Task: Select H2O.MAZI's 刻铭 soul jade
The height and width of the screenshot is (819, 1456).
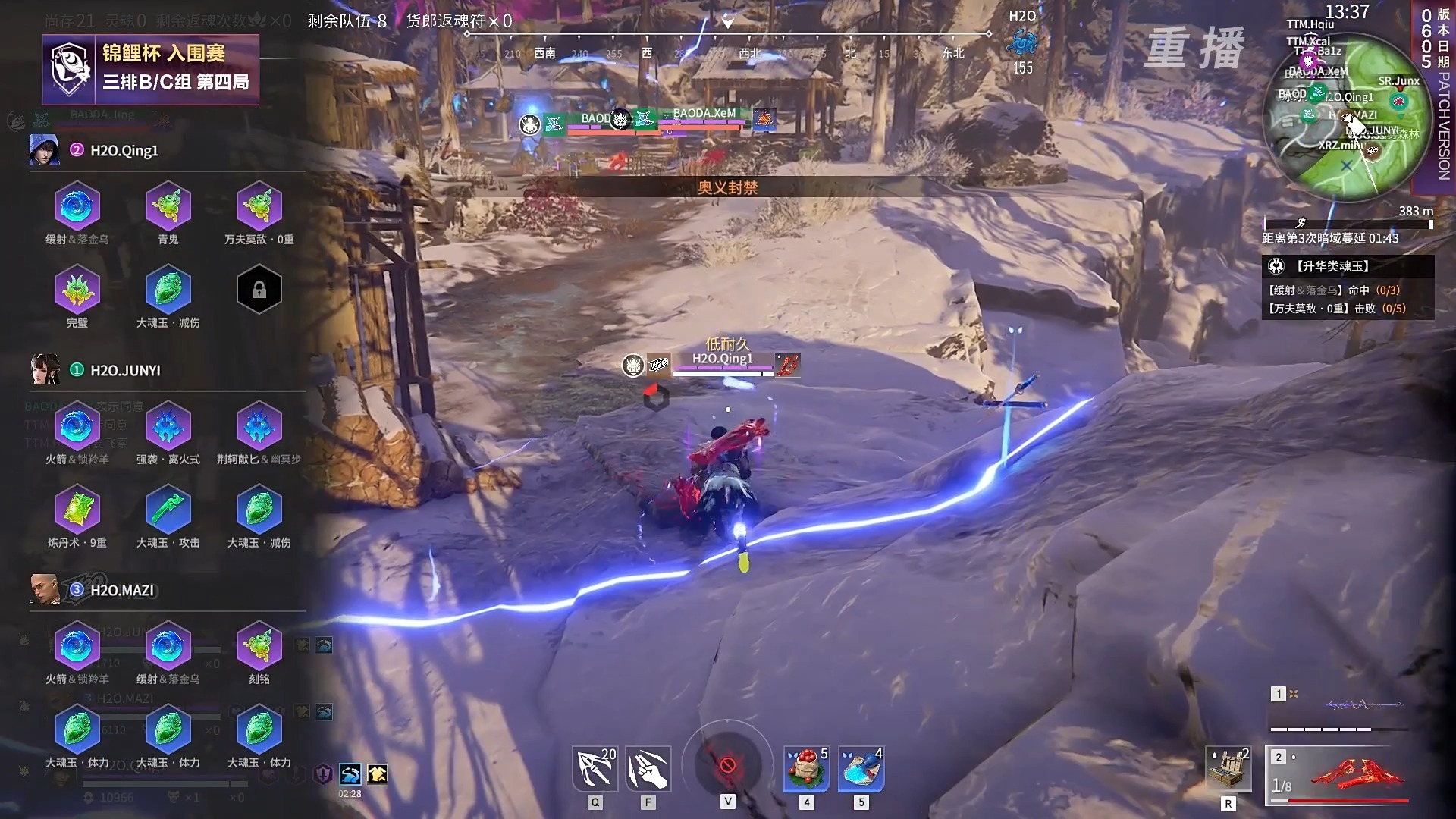Action: 259,646
